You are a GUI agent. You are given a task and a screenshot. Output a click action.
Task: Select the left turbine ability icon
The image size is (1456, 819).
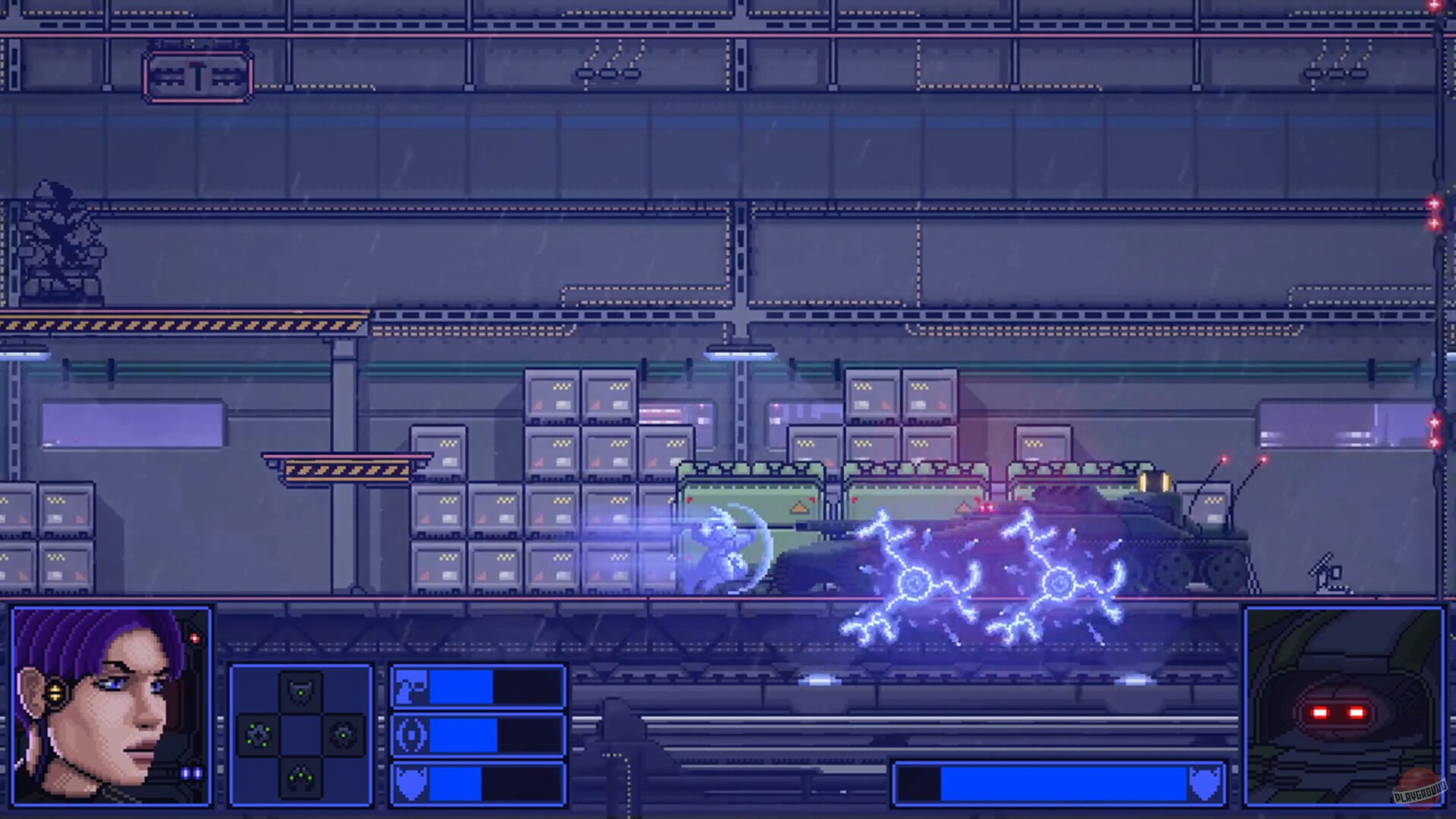click(258, 735)
